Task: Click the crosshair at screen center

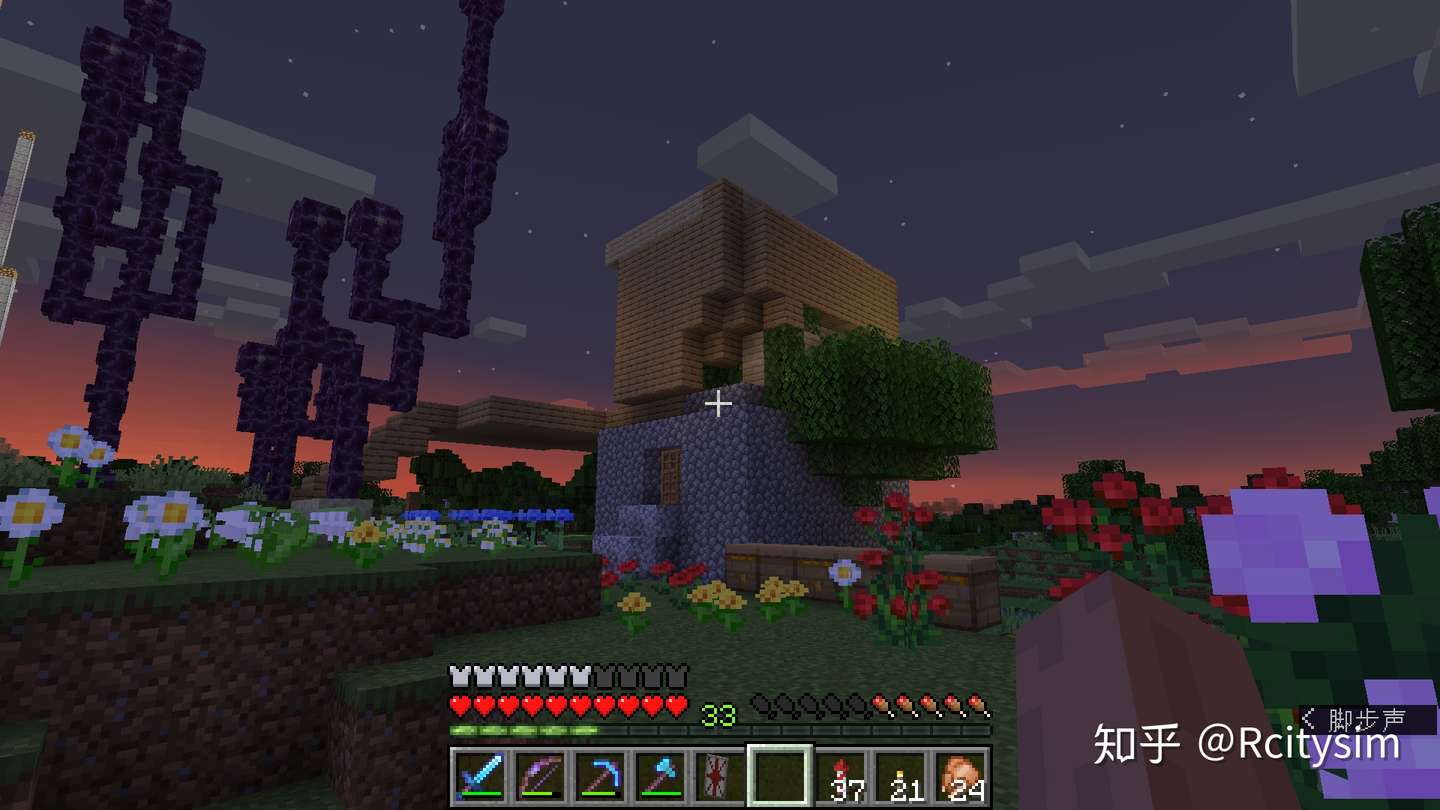Action: pos(719,404)
